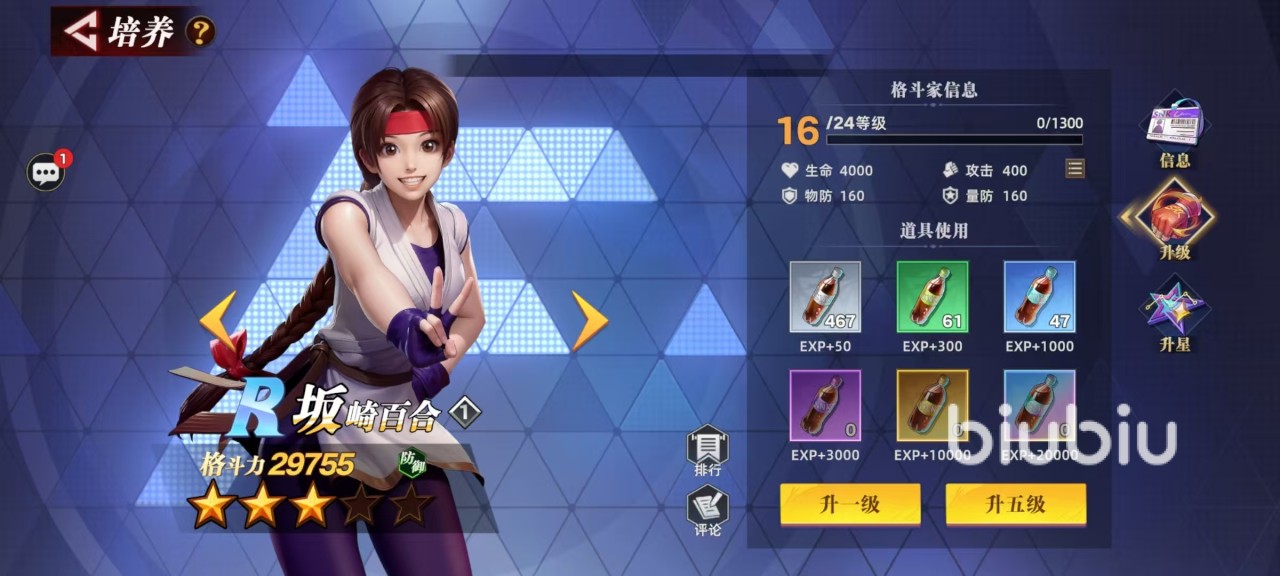Open the 信息 info tab

pos(1175,130)
